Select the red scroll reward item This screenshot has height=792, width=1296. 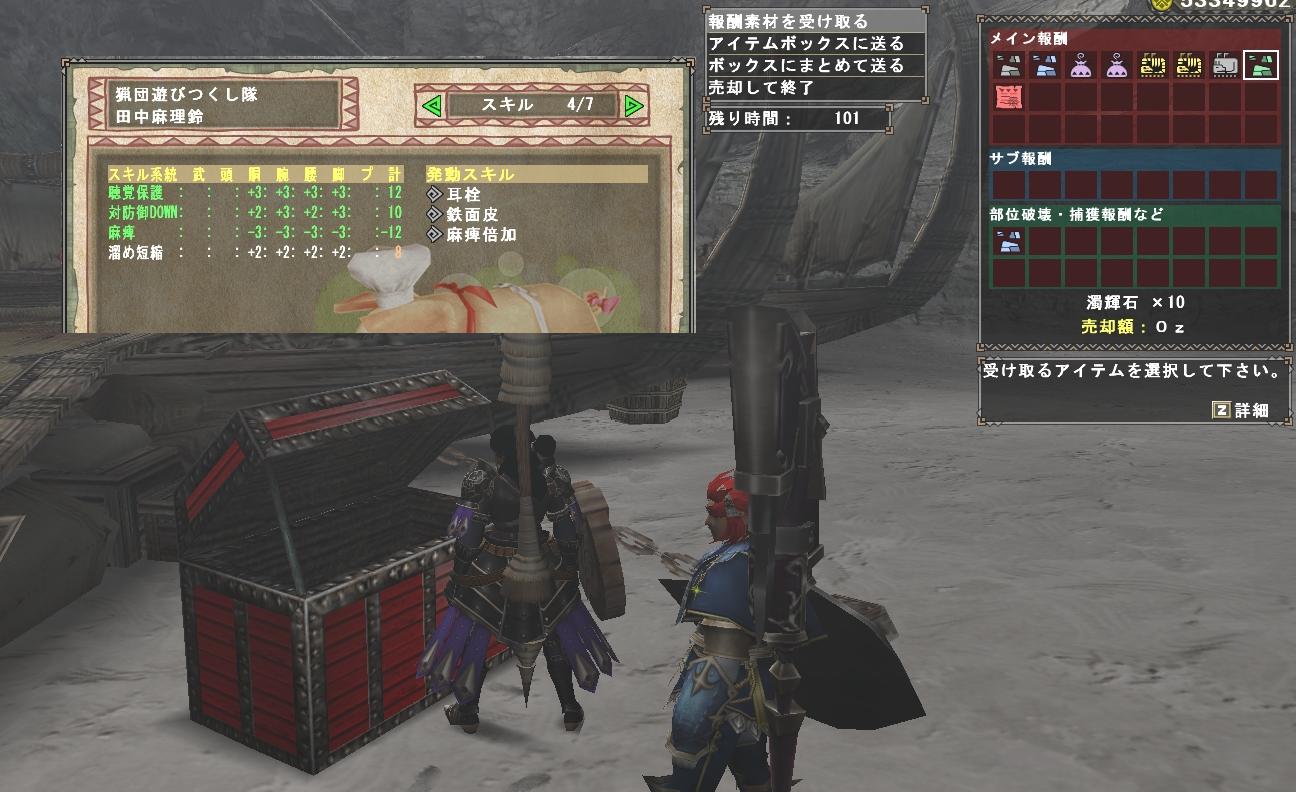click(1009, 98)
